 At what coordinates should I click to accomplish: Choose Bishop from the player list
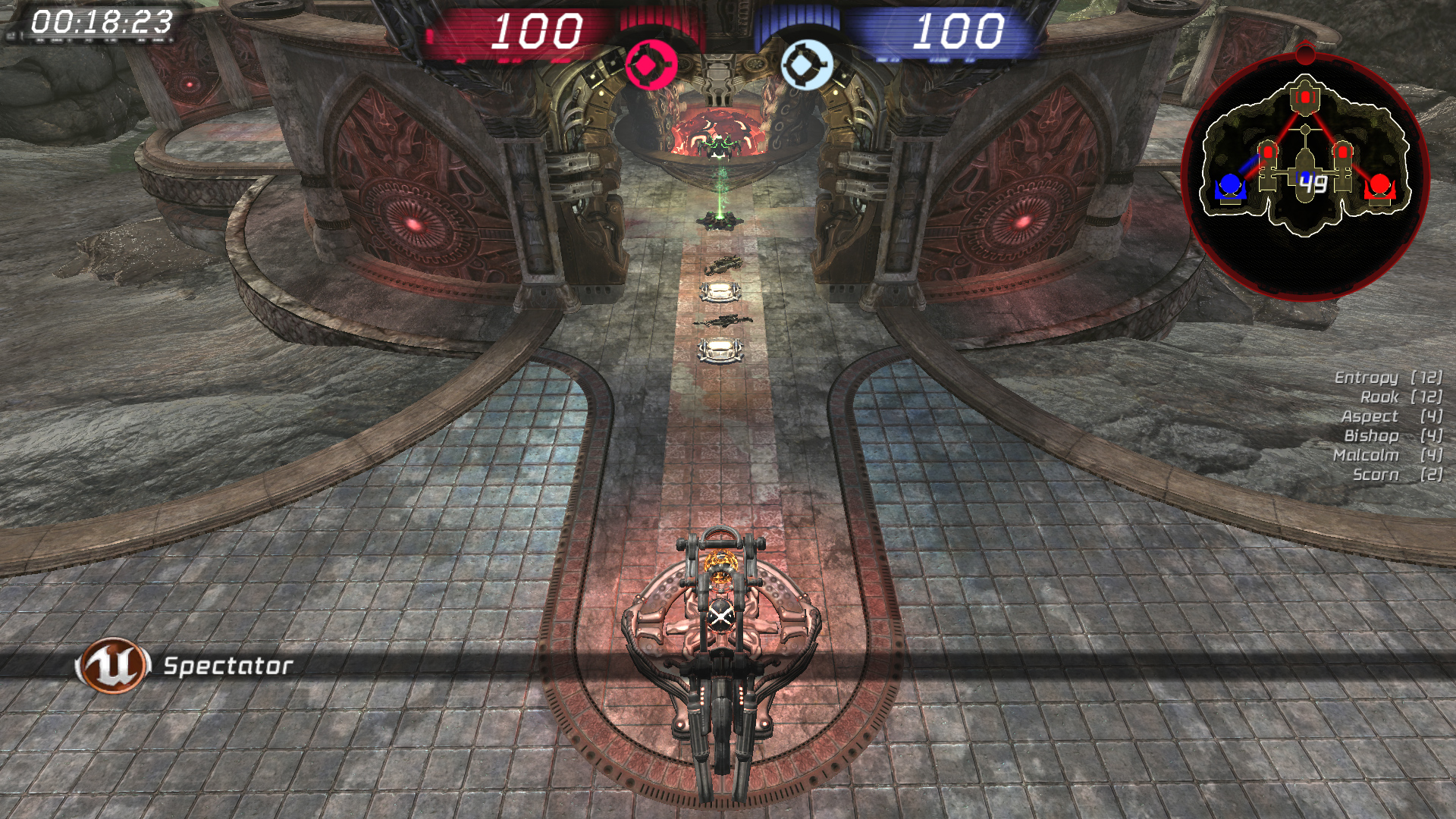click(1371, 436)
